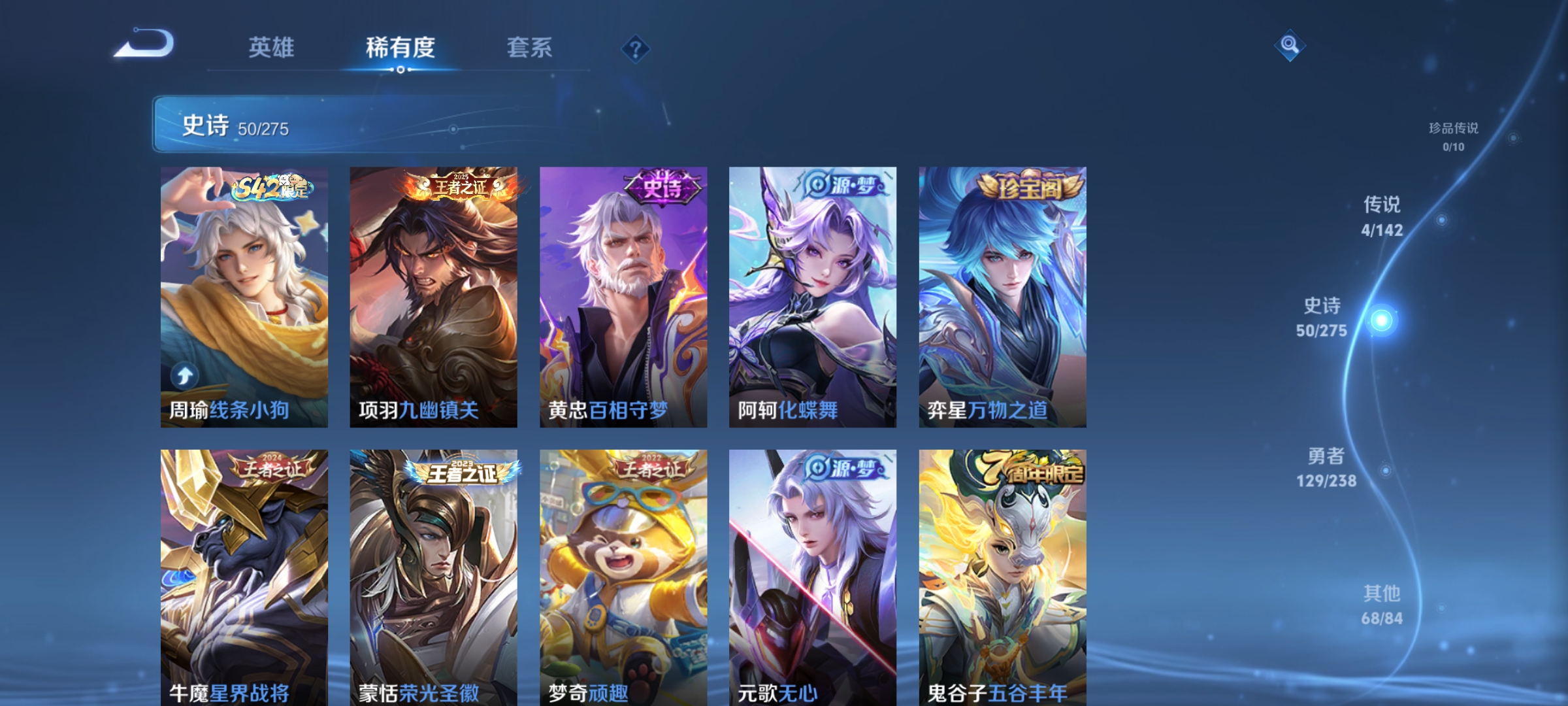Open search with the magnifier icon
Screen dimensions: 1568x706
1290,46
